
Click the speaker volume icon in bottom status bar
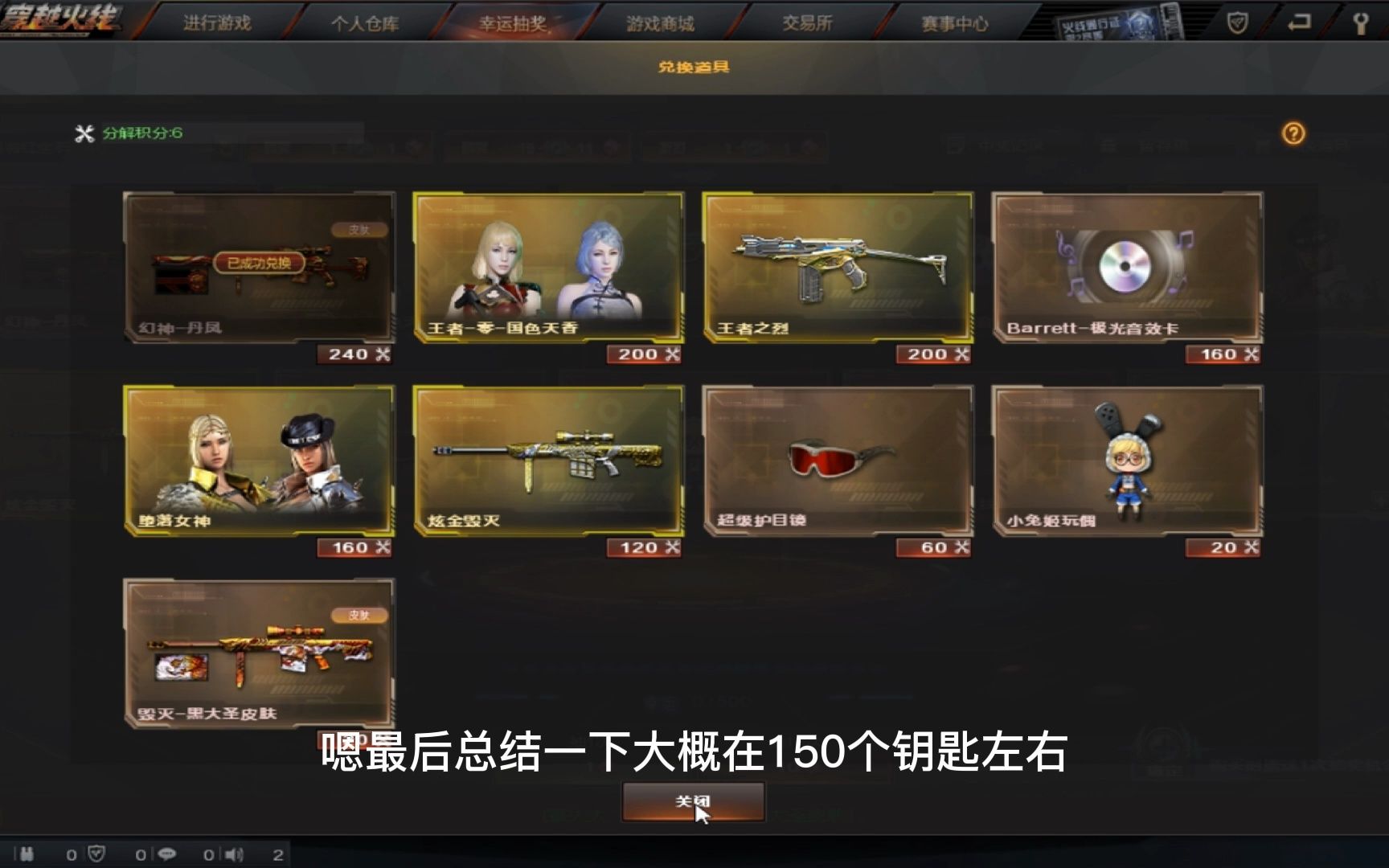233,854
